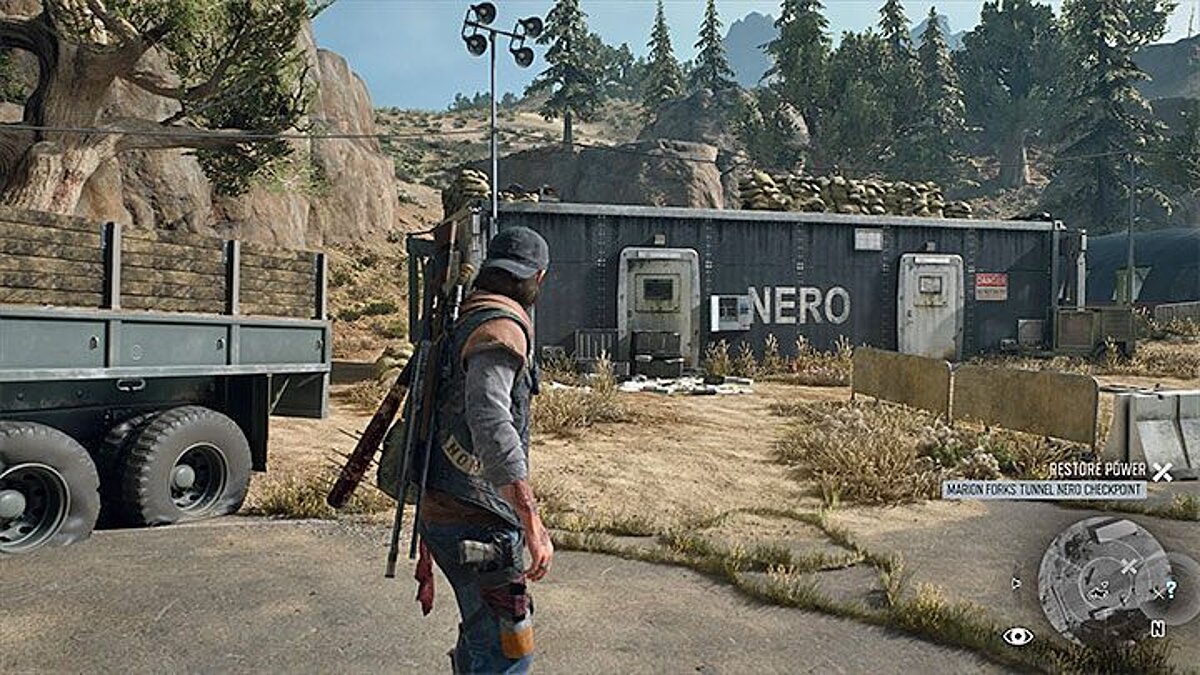
Task: Open the circular minimap
Action: [1103, 578]
